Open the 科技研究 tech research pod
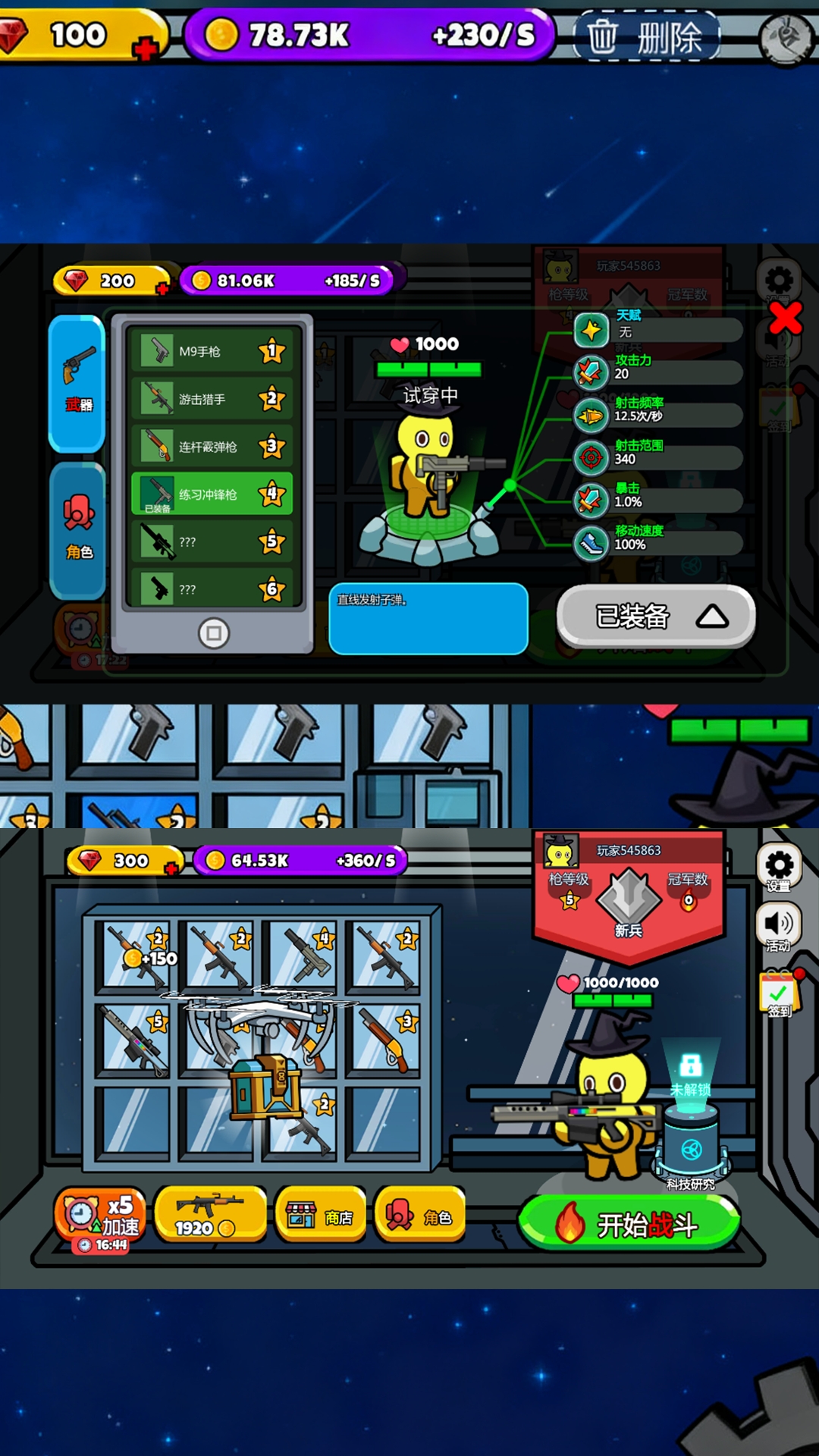Image resolution: width=819 pixels, height=1456 pixels. tap(691, 1145)
